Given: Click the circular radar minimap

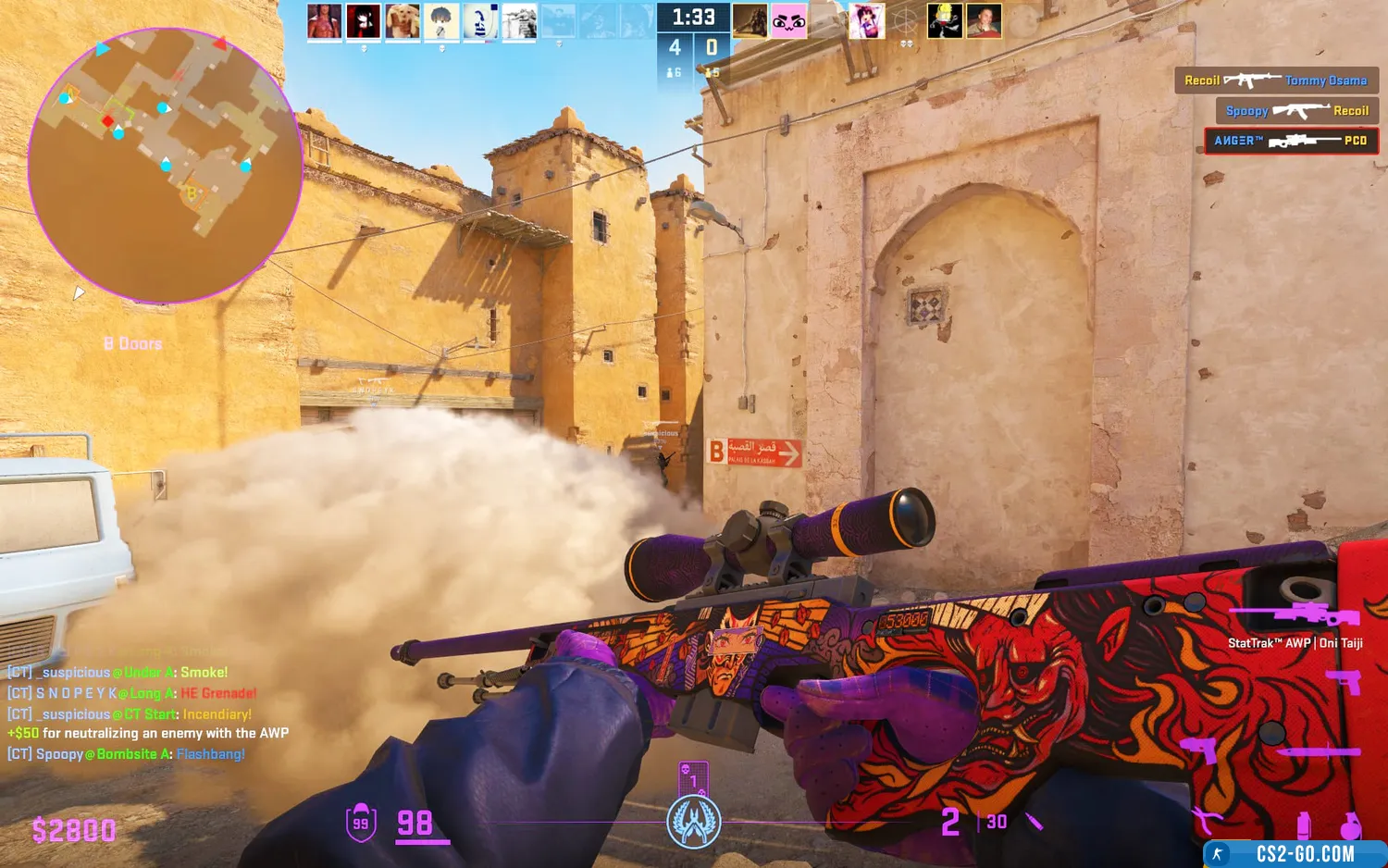Looking at the screenshot, I should pos(165,165).
